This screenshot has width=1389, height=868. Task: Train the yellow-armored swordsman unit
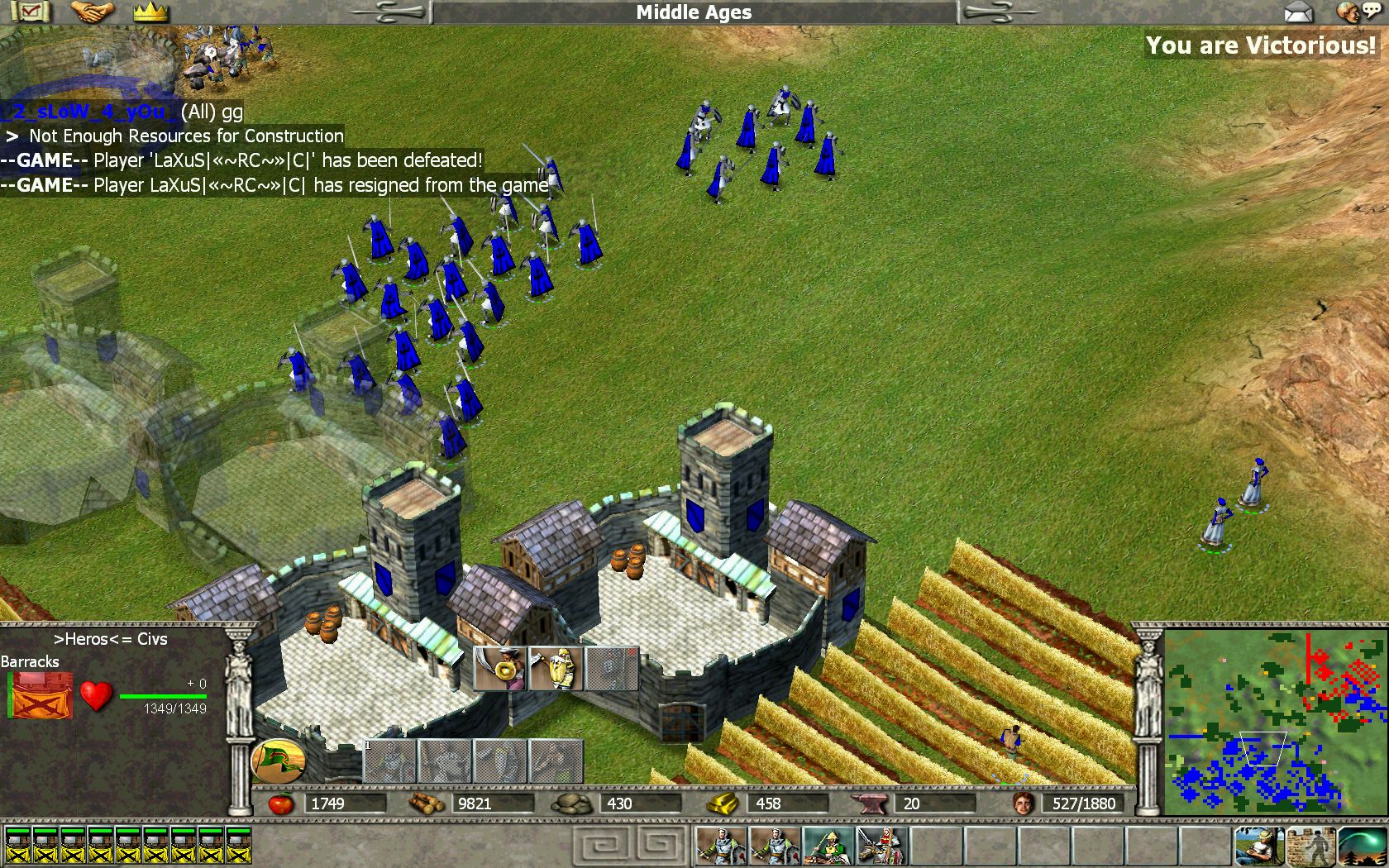[x=556, y=669]
